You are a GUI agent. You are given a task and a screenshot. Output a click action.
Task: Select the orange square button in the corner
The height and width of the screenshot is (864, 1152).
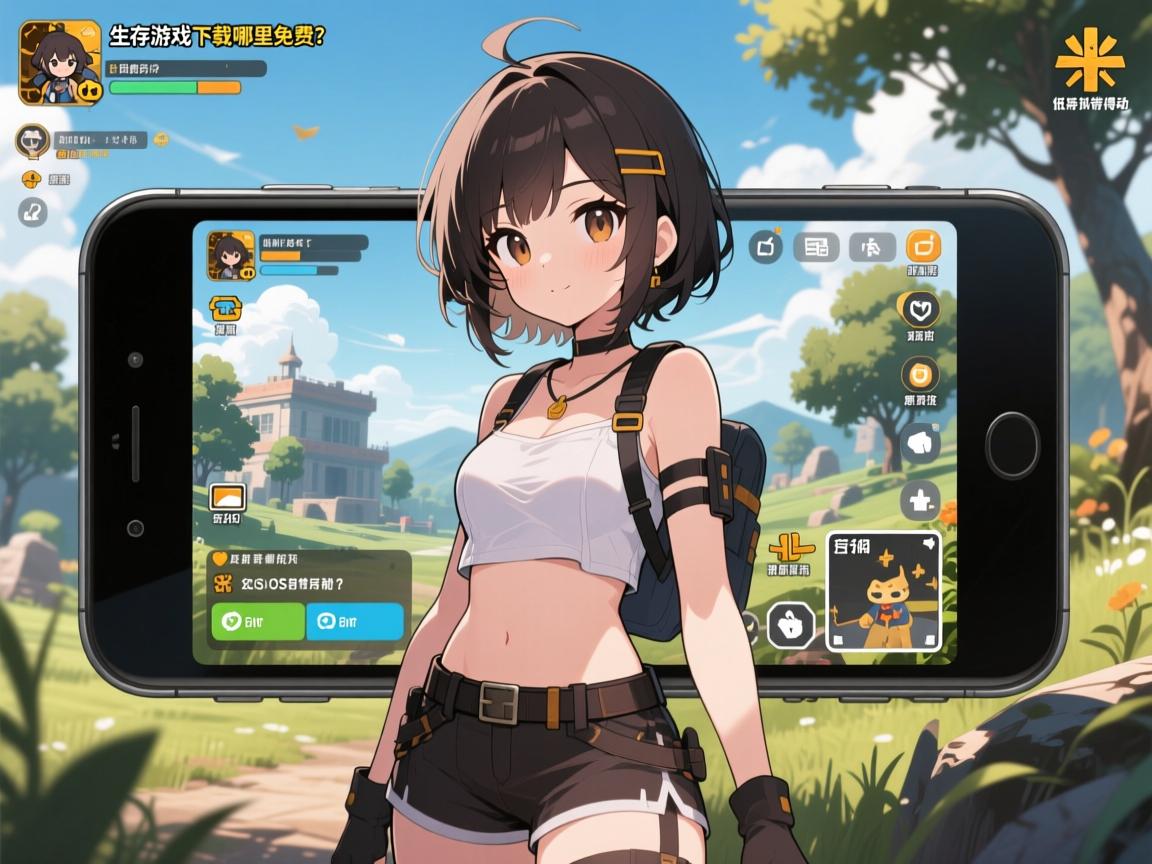point(924,246)
